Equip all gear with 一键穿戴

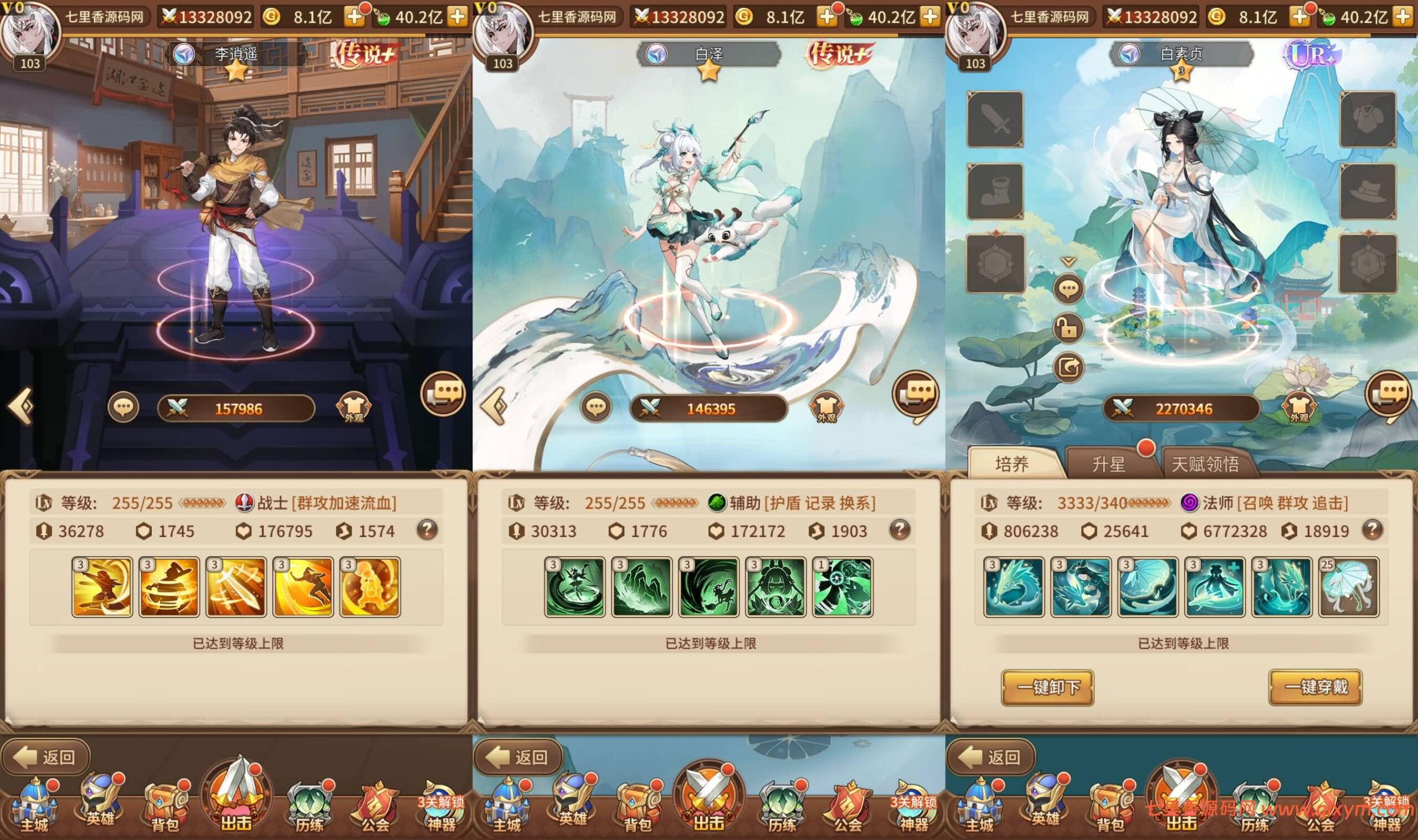click(x=1315, y=687)
